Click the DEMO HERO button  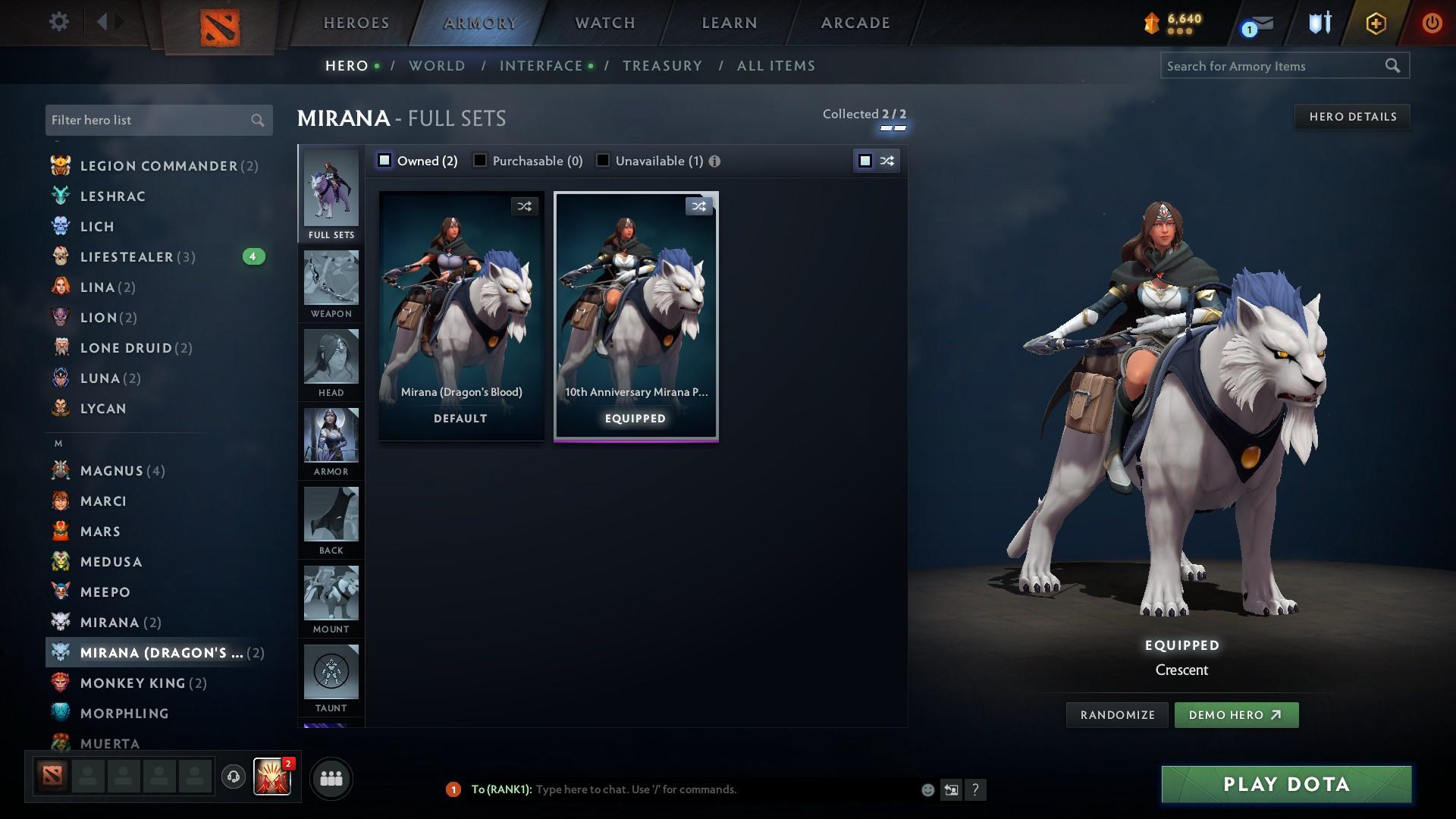pos(1236,714)
